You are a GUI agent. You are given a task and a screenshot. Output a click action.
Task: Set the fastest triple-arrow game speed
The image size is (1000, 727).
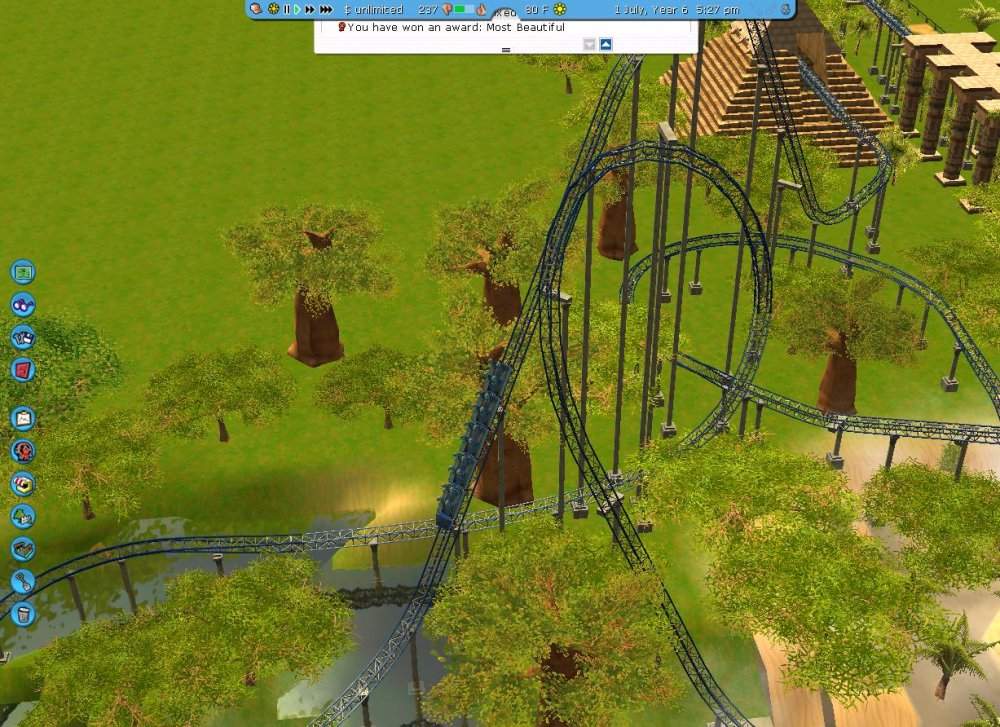click(325, 9)
